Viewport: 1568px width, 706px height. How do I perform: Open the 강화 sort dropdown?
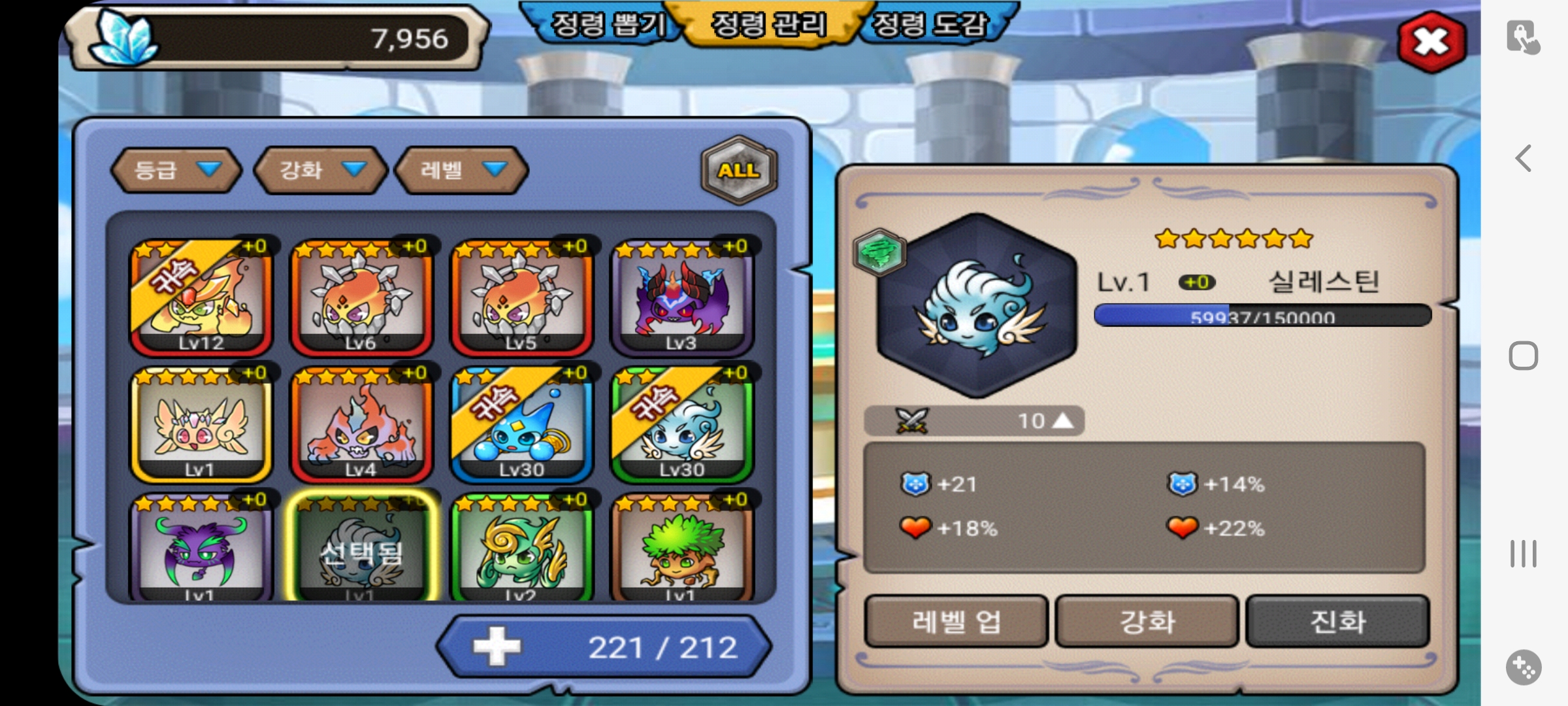321,171
